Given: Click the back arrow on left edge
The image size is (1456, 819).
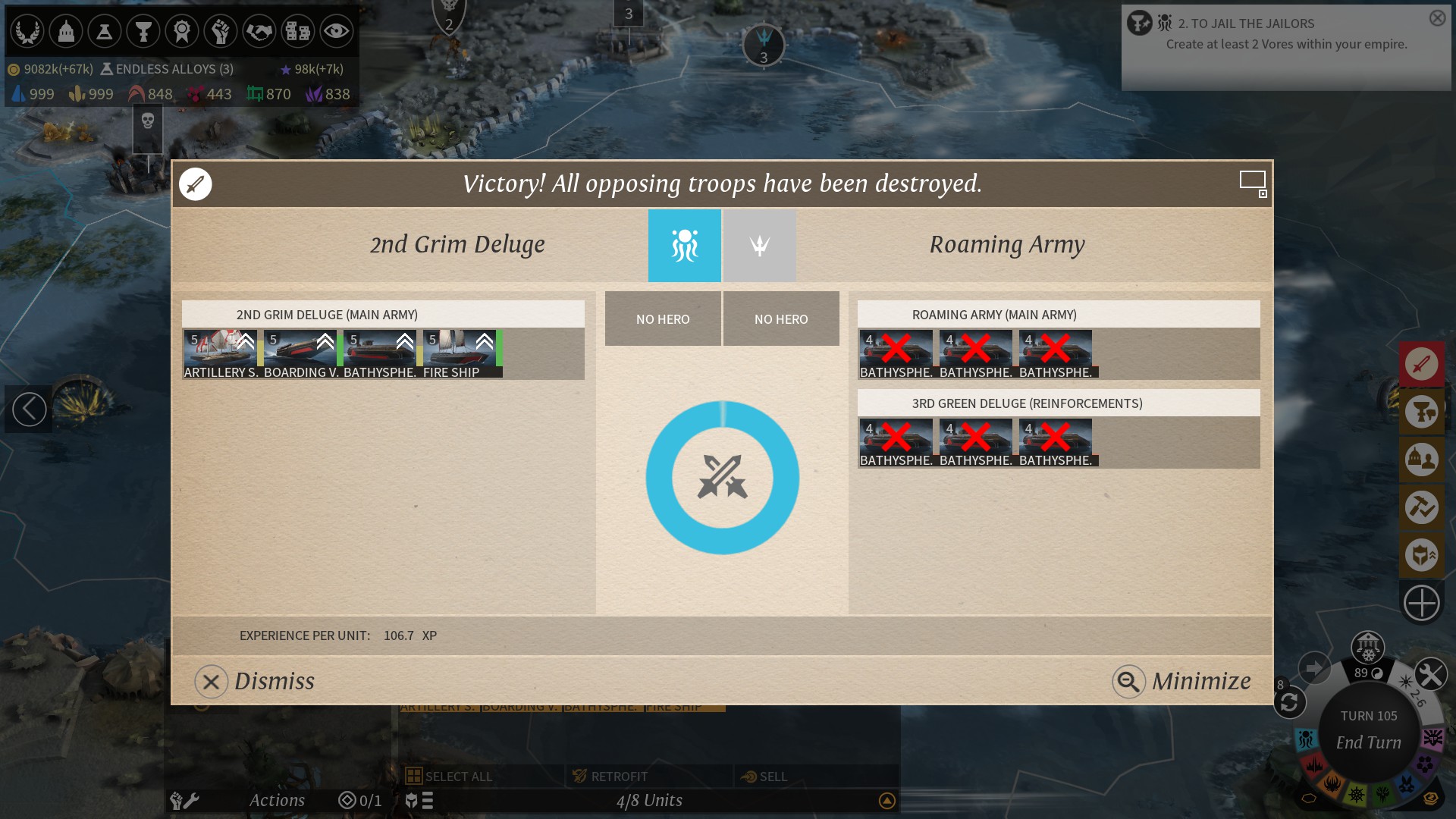Looking at the screenshot, I should click(29, 409).
